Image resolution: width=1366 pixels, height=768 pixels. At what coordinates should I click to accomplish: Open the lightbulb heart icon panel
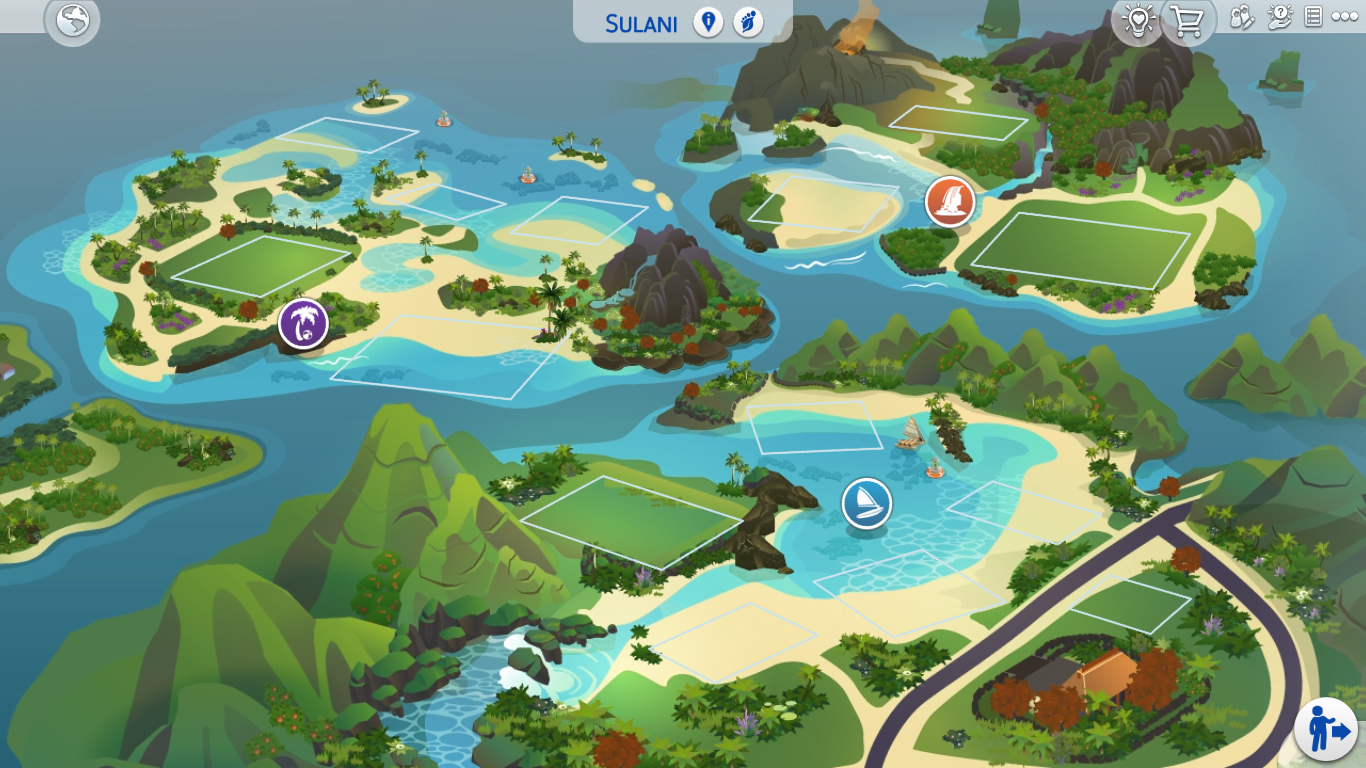[1137, 20]
